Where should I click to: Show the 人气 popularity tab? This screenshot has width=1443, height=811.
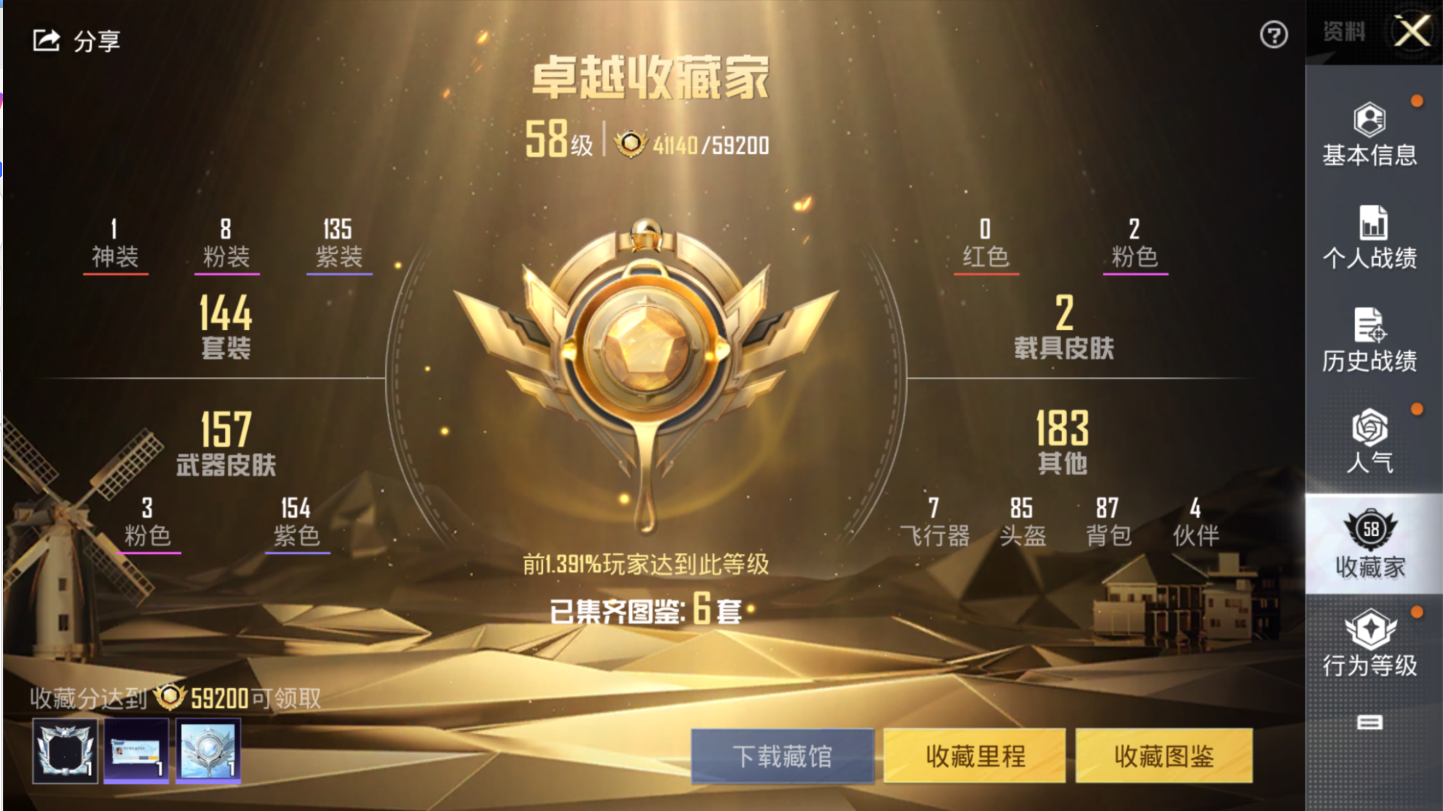(x=1369, y=443)
